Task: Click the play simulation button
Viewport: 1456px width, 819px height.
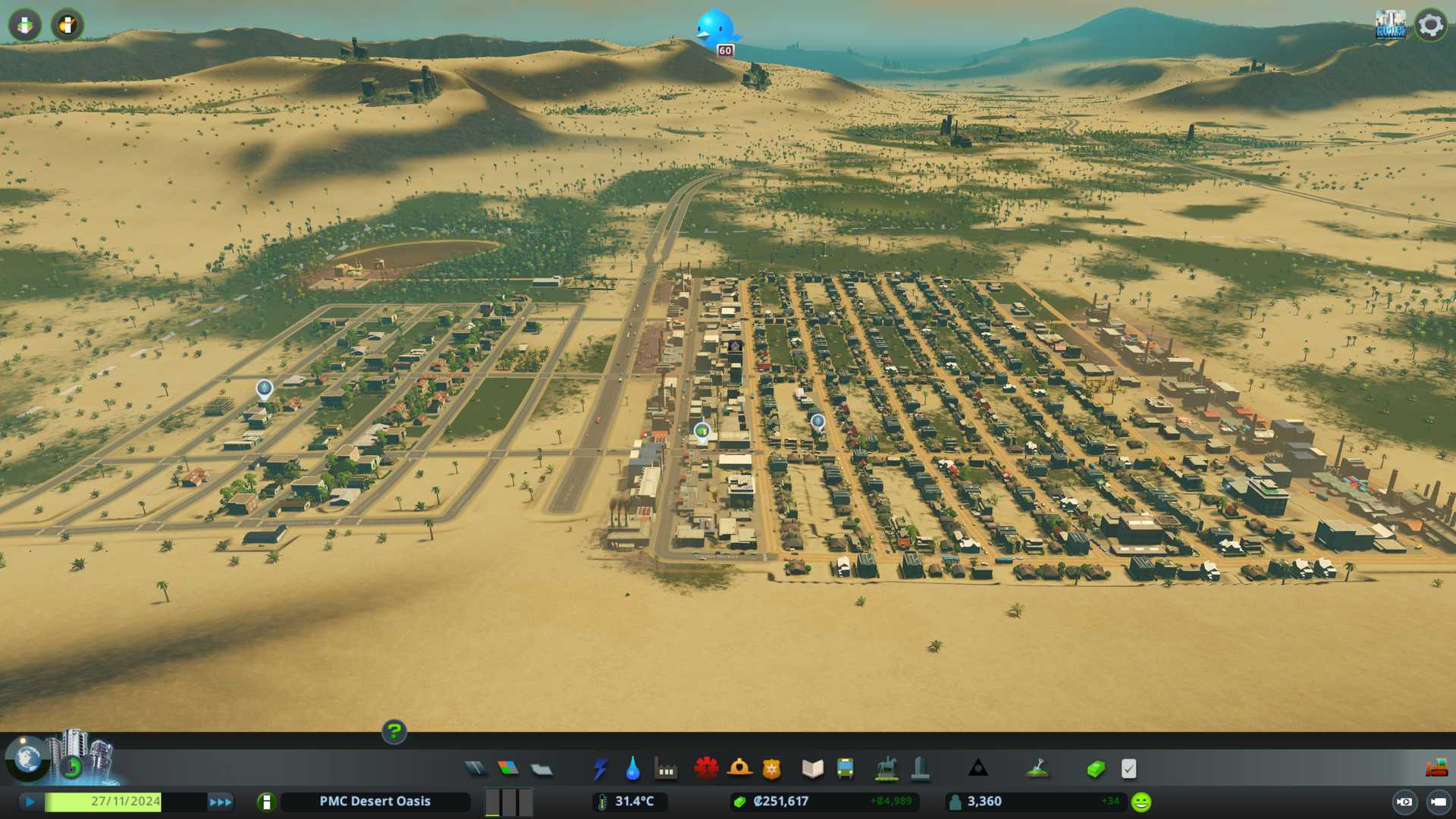Action: click(30, 802)
